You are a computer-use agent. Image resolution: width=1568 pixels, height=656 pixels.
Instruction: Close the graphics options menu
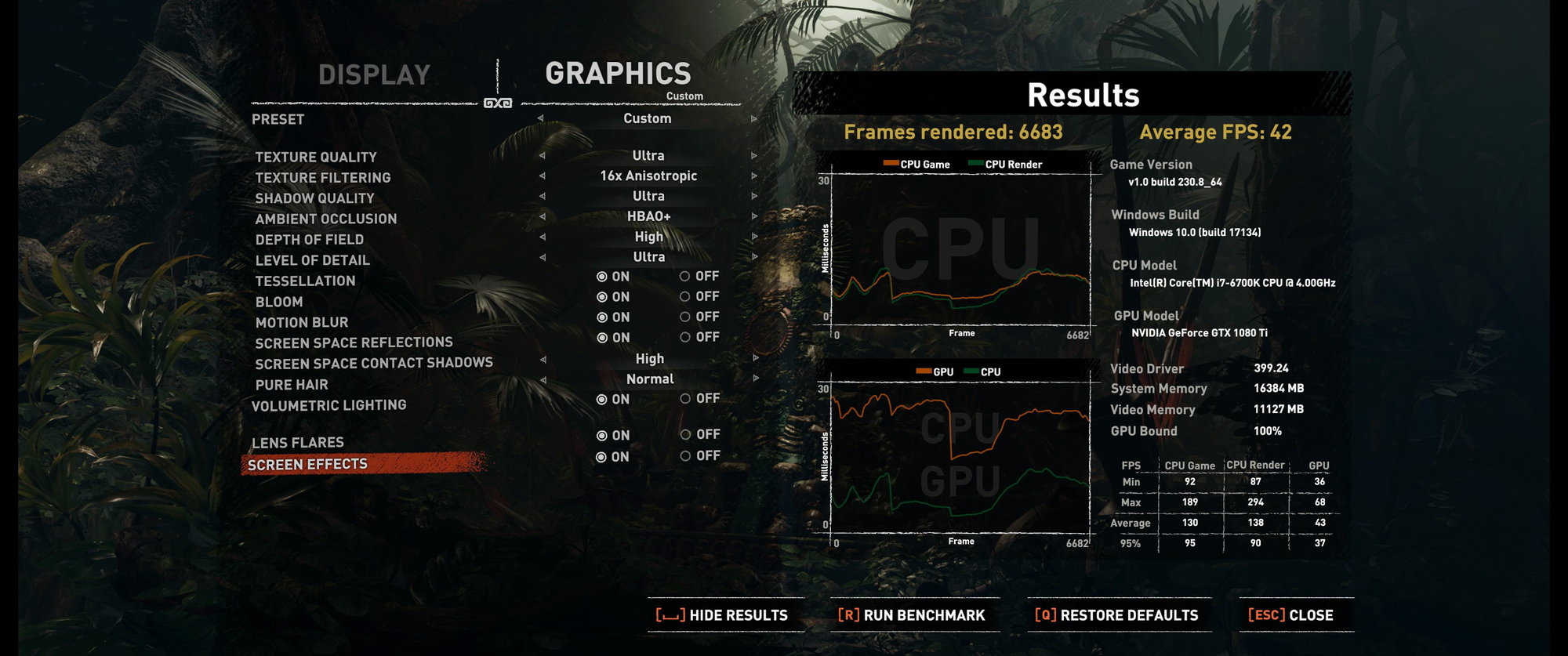pyautogui.click(x=1290, y=615)
